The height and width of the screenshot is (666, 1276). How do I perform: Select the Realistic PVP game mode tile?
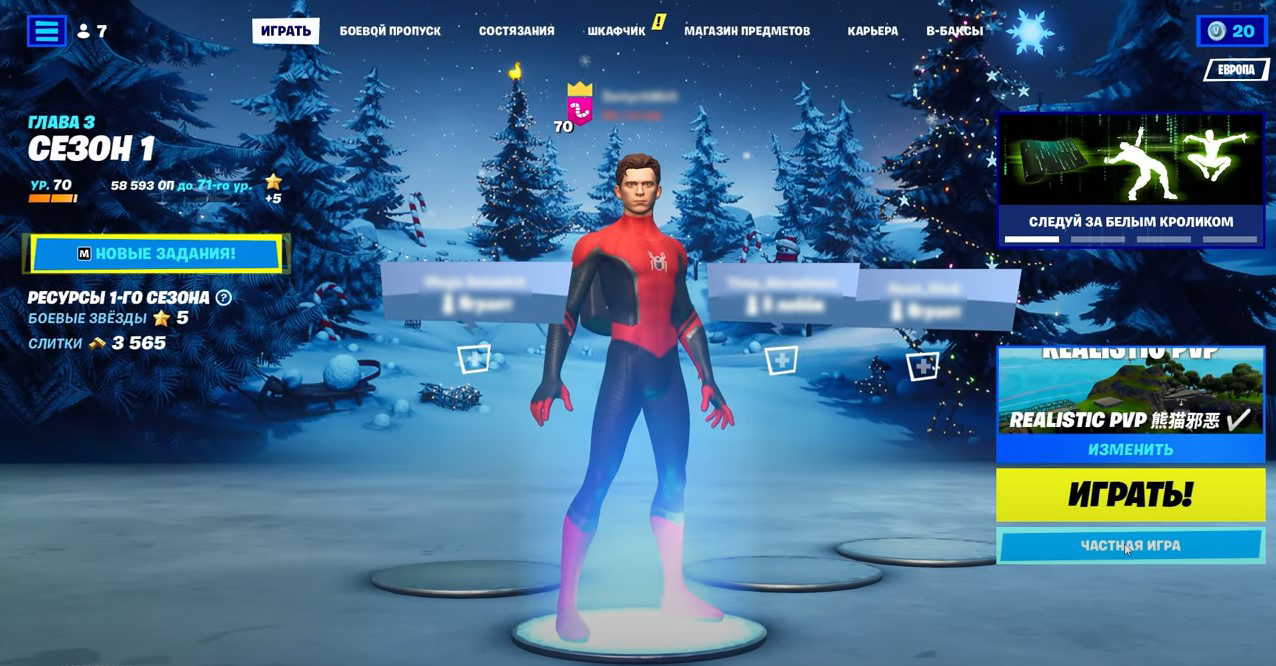pyautogui.click(x=1130, y=390)
